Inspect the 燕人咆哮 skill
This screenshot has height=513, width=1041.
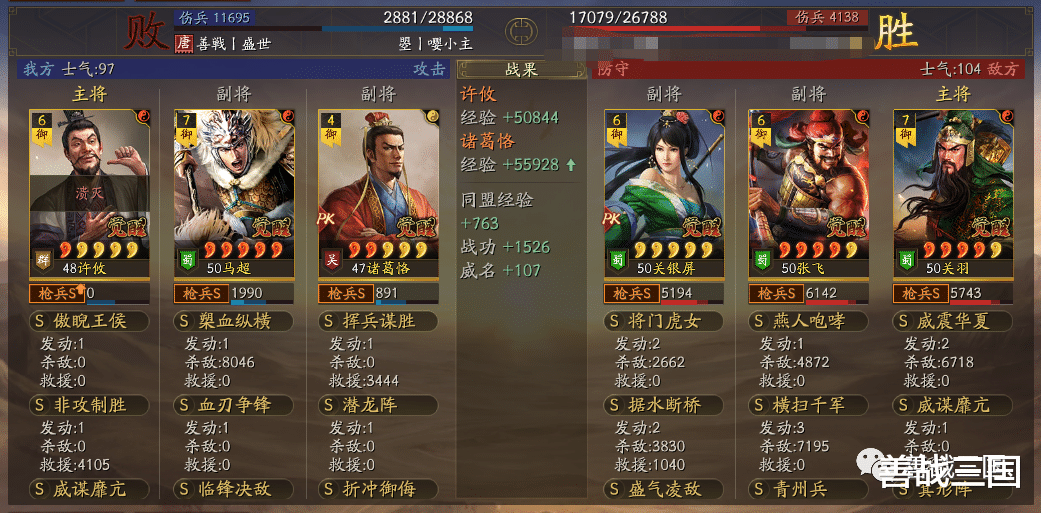point(808,322)
